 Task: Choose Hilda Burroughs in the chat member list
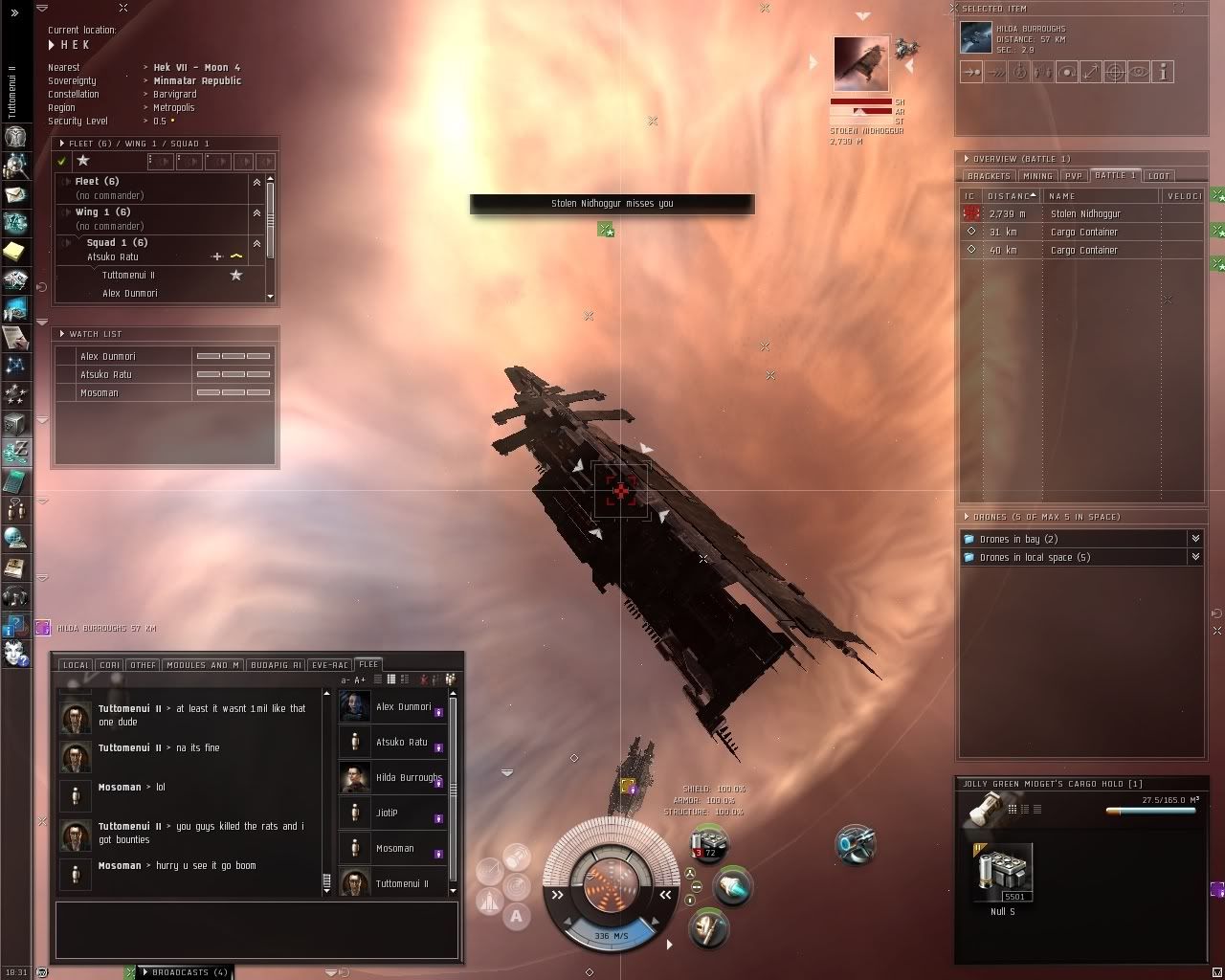(x=408, y=778)
